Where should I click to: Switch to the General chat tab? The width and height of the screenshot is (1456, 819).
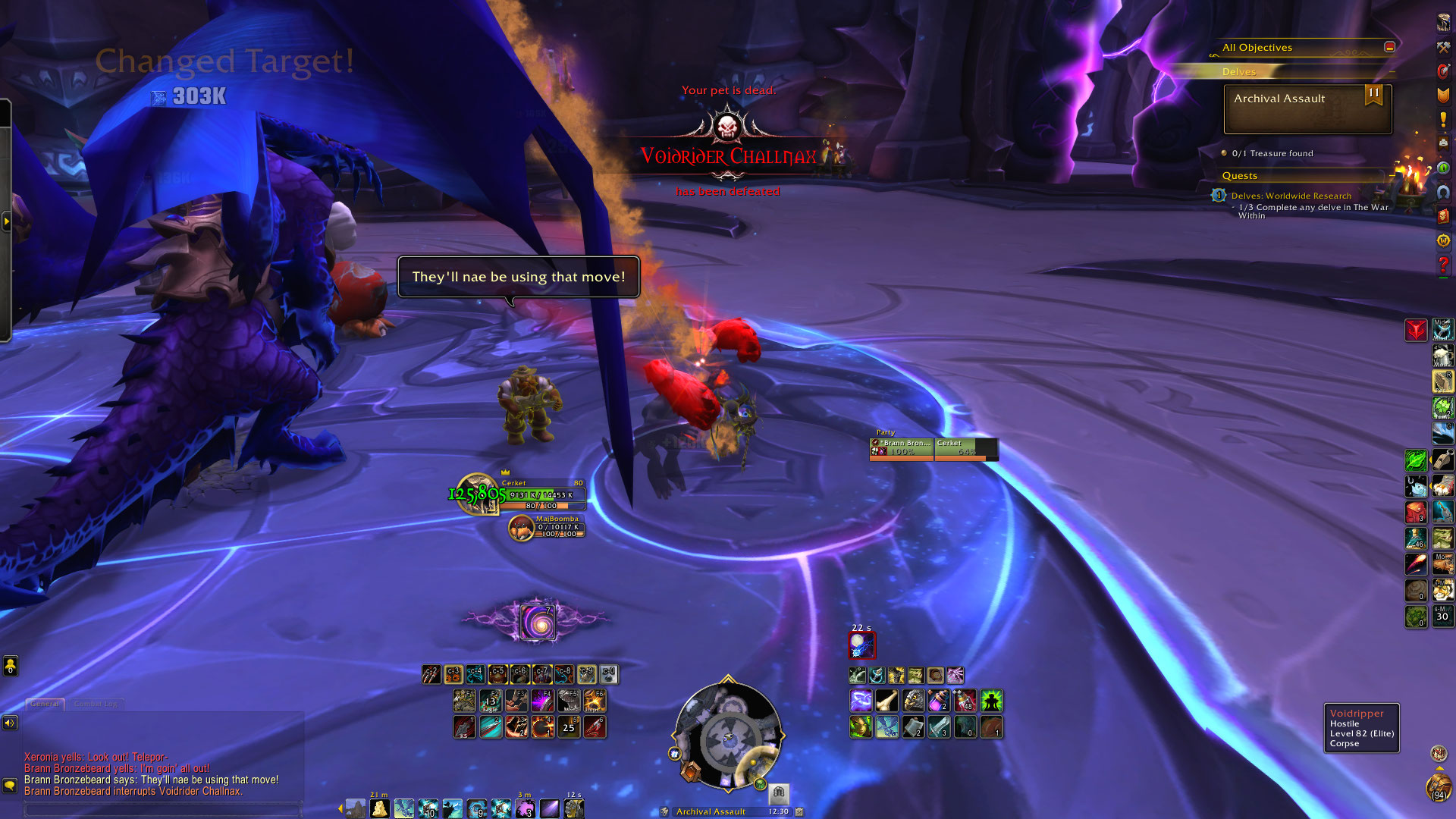click(x=45, y=704)
